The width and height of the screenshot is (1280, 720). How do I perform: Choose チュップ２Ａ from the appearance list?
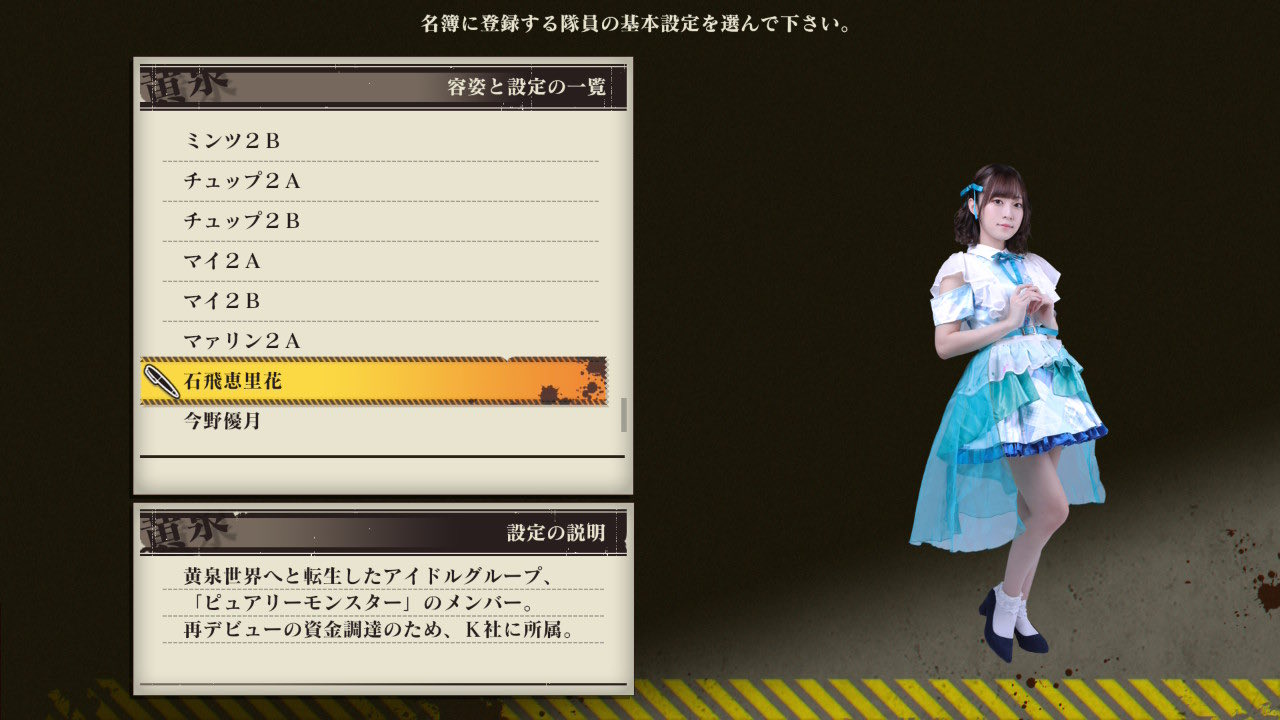[380, 181]
